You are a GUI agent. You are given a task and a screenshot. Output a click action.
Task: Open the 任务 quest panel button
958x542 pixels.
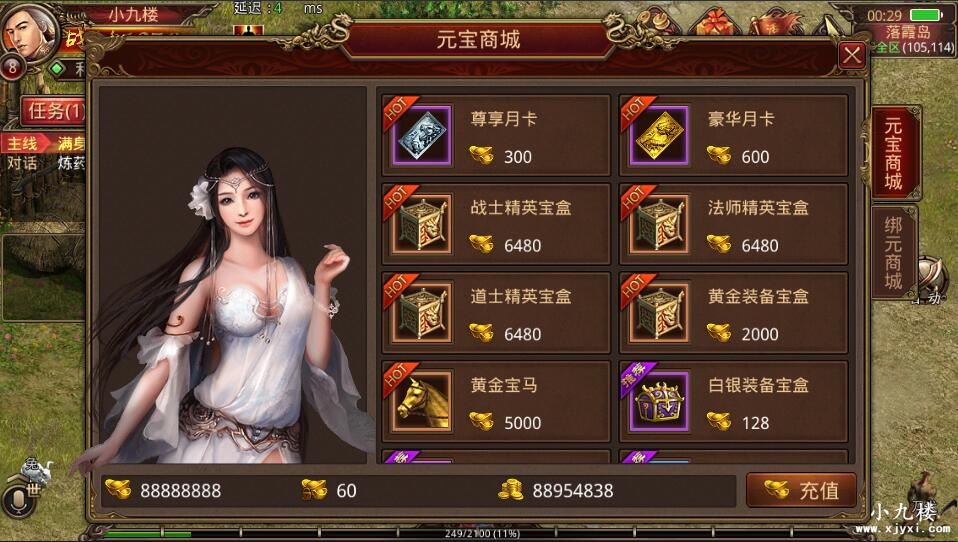pos(52,110)
